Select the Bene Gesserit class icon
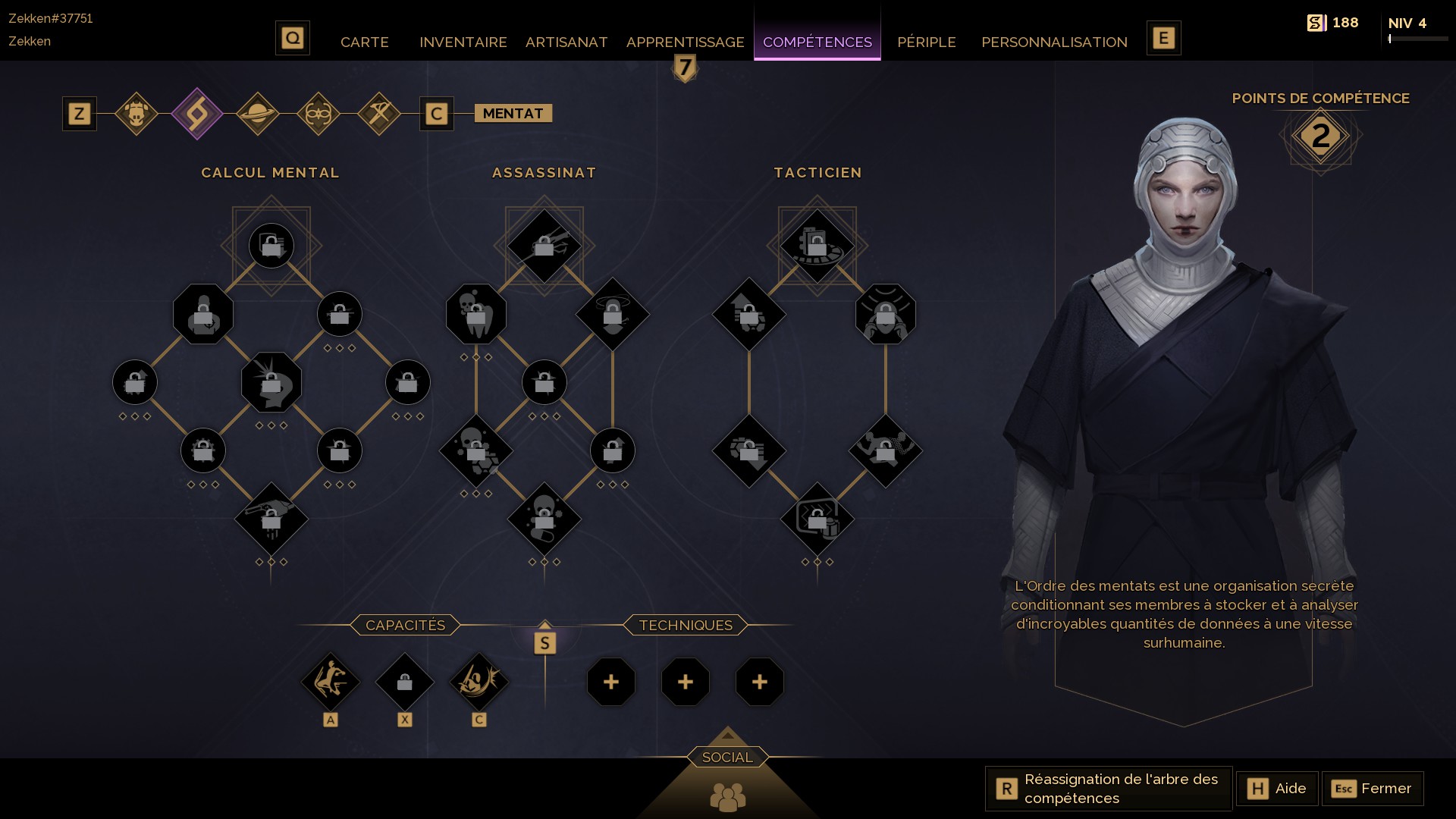Viewport: 1456px width, 819px height. [318, 113]
